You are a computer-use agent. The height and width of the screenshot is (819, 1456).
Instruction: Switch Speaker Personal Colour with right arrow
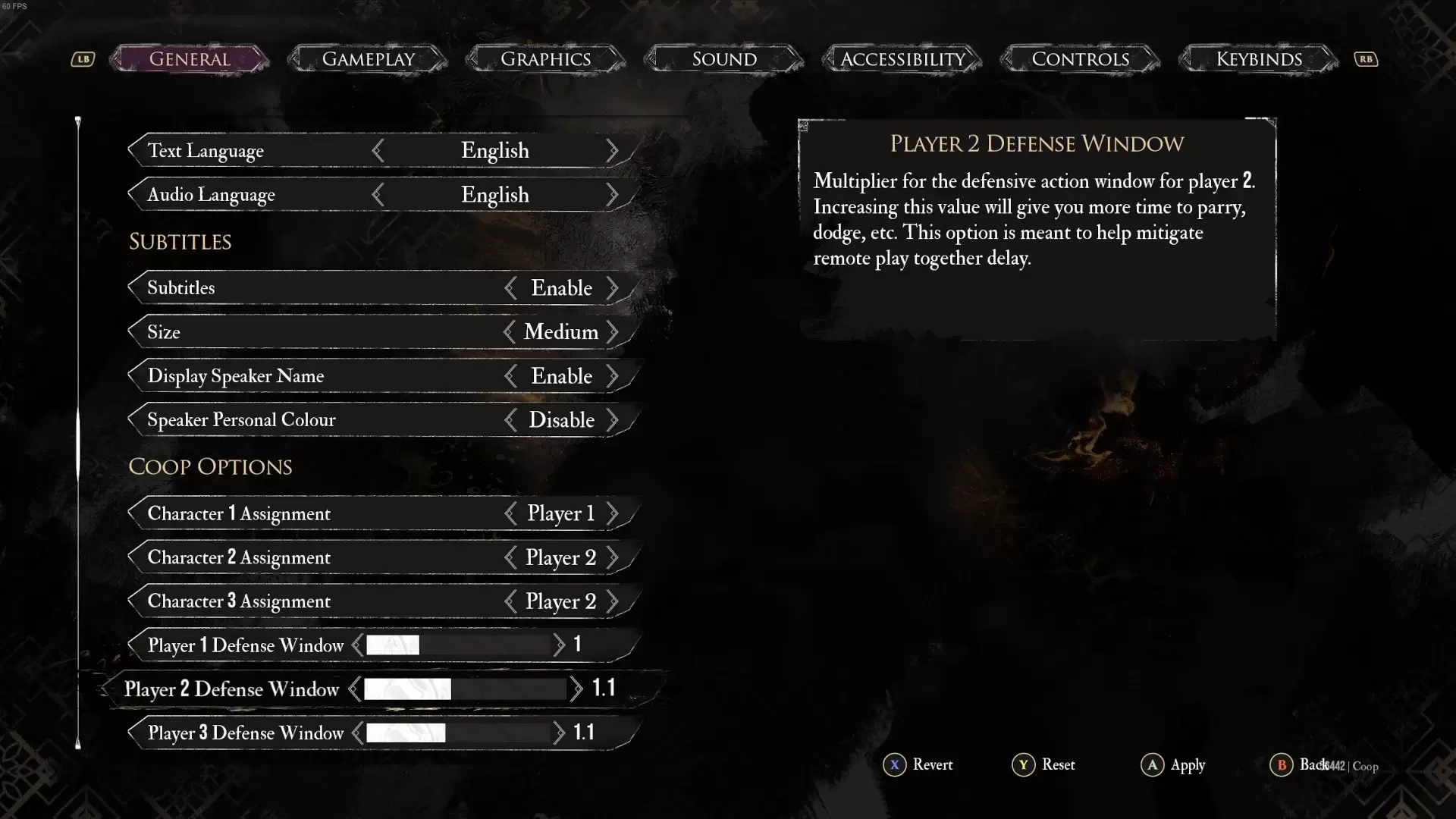click(x=612, y=420)
